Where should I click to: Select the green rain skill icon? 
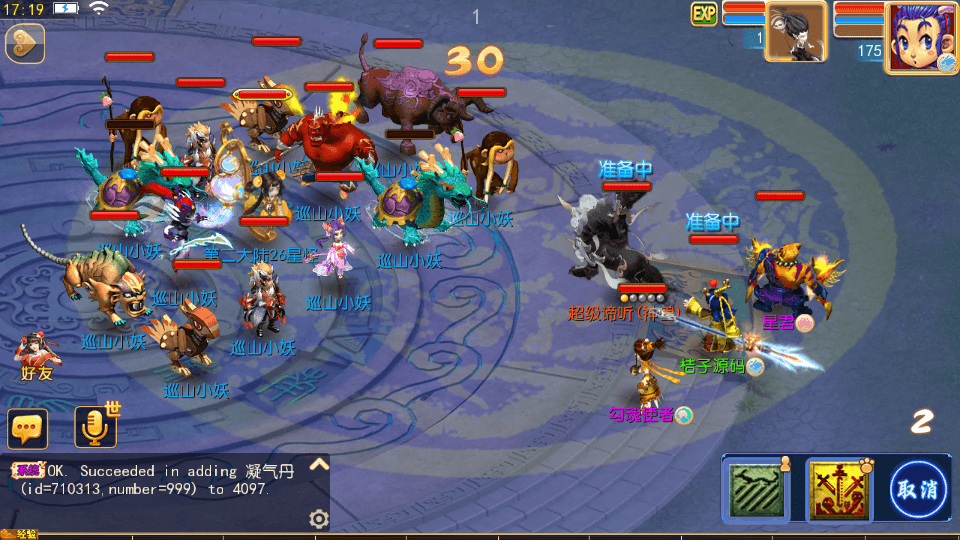pos(757,489)
